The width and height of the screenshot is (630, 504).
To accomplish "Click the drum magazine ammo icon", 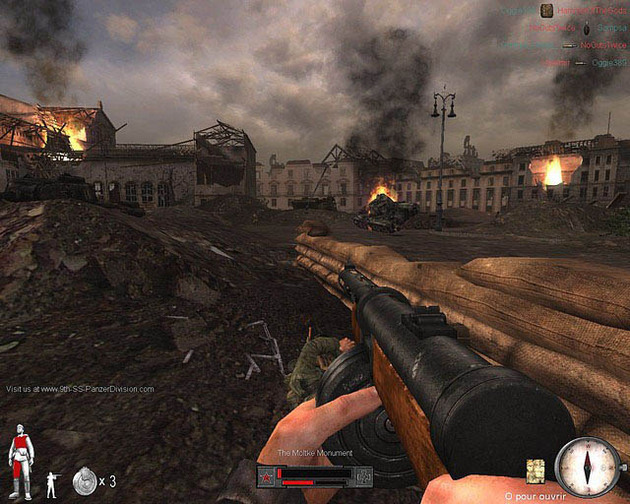I will coord(85,483).
